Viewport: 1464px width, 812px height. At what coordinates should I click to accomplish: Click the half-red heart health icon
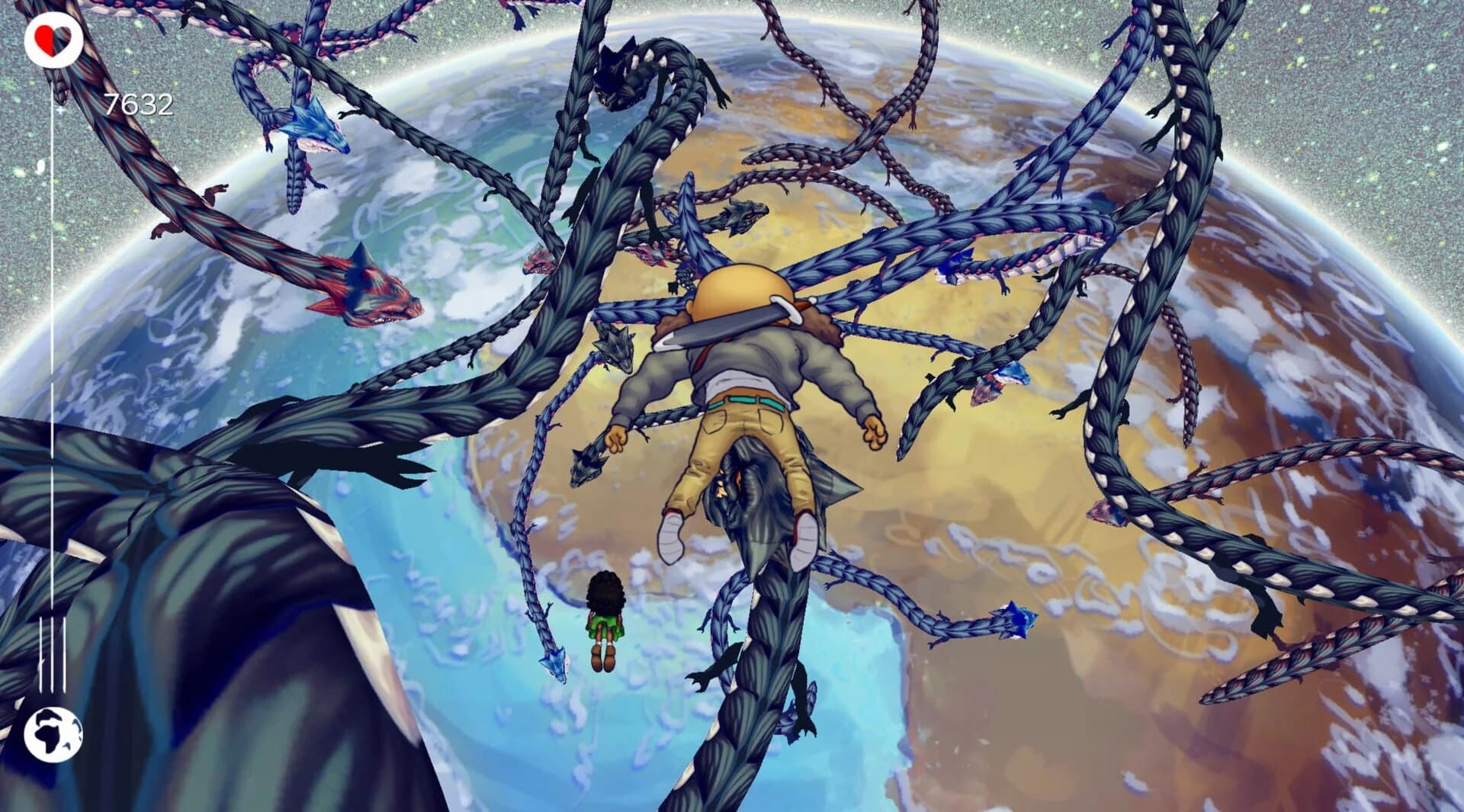[x=52, y=38]
